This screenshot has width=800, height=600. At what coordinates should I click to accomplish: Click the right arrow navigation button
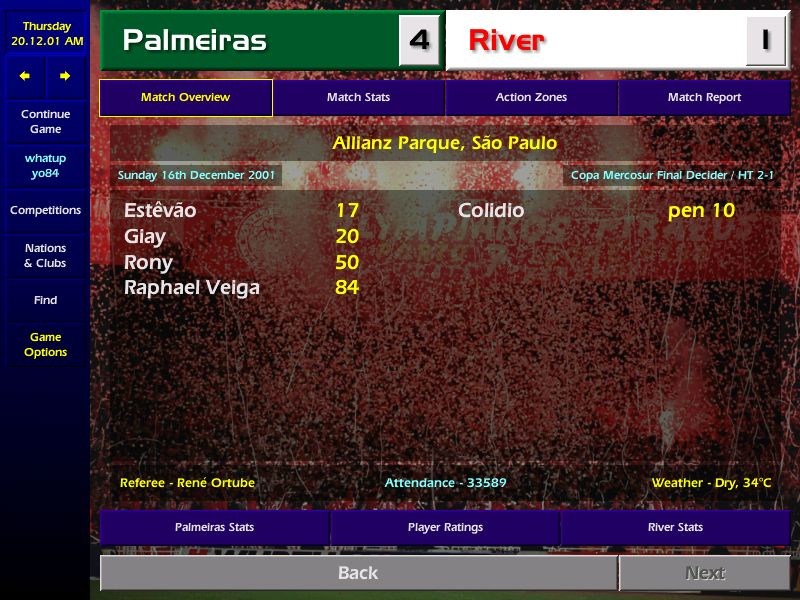point(65,76)
